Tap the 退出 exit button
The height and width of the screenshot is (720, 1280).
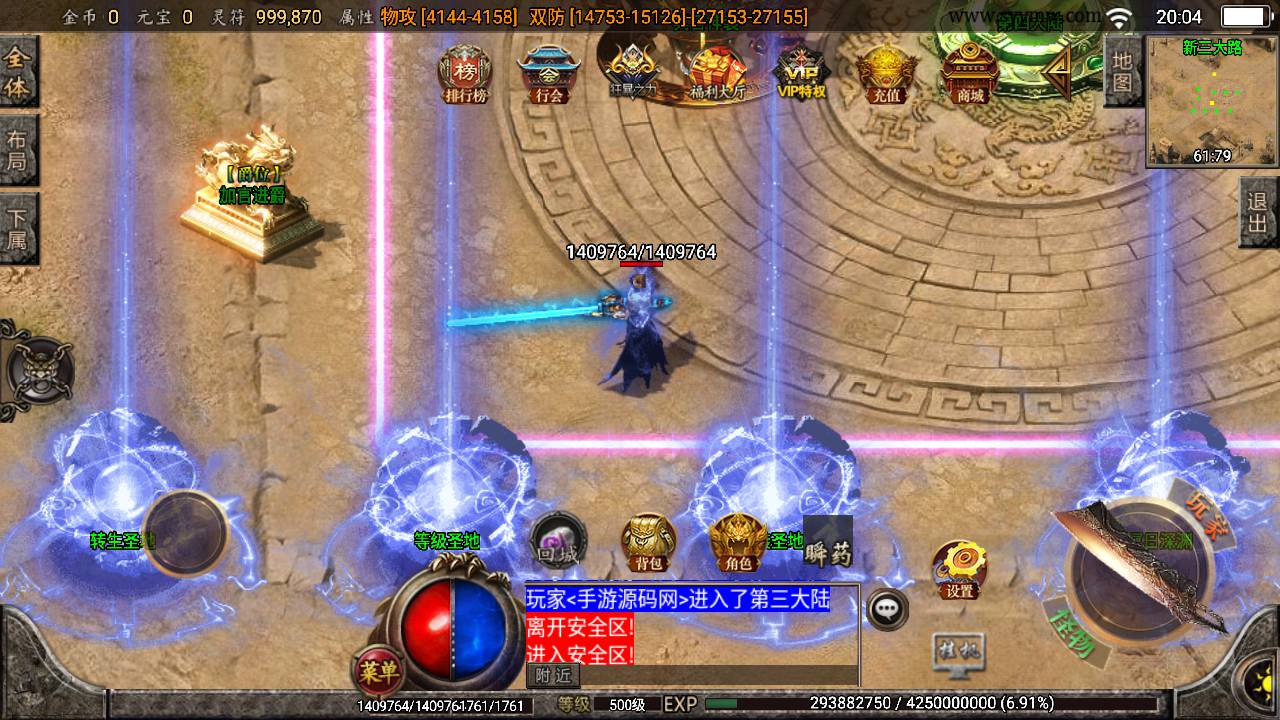(1259, 212)
